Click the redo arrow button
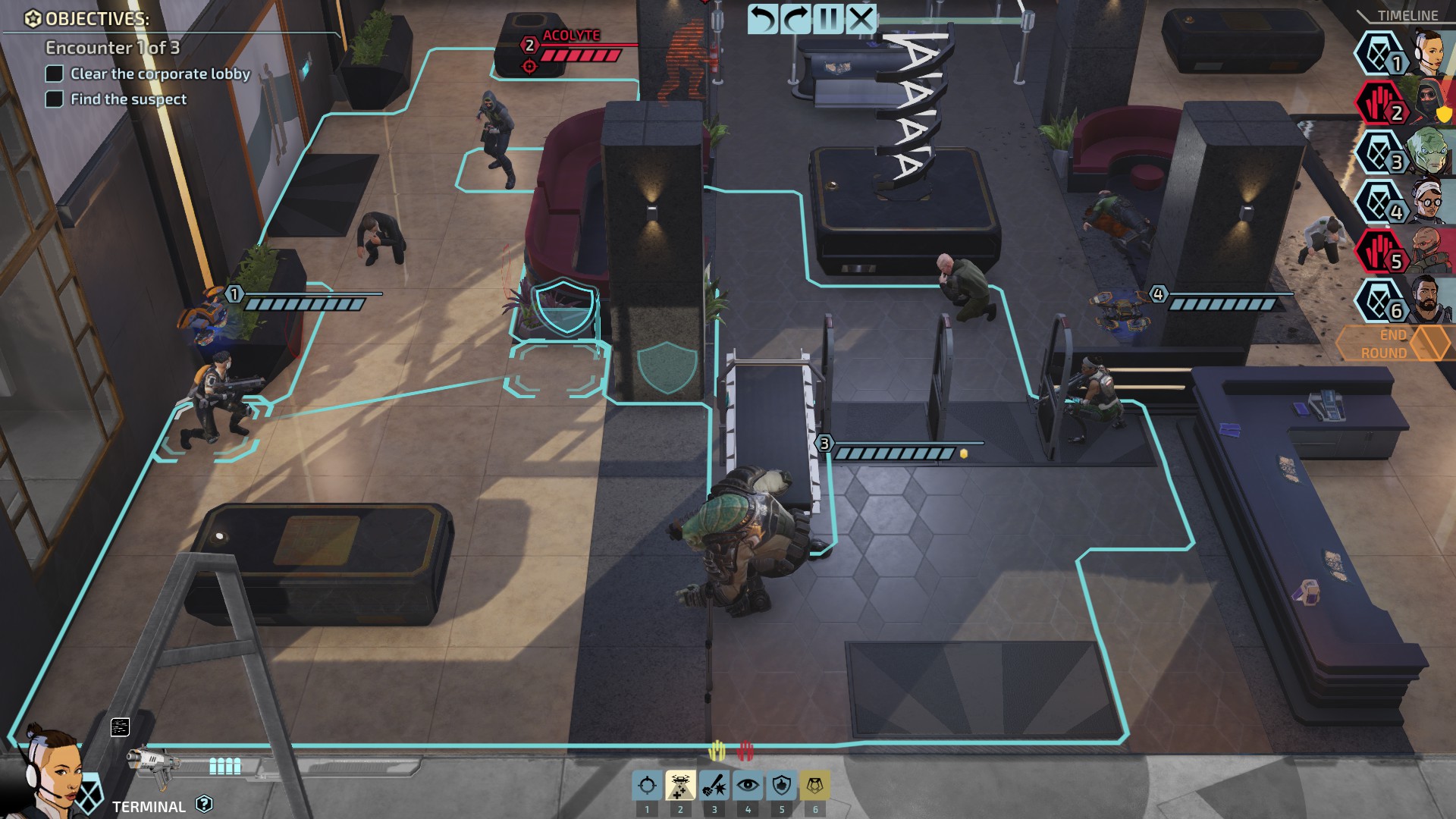Viewport: 1456px width, 819px height. pyautogui.click(x=795, y=18)
